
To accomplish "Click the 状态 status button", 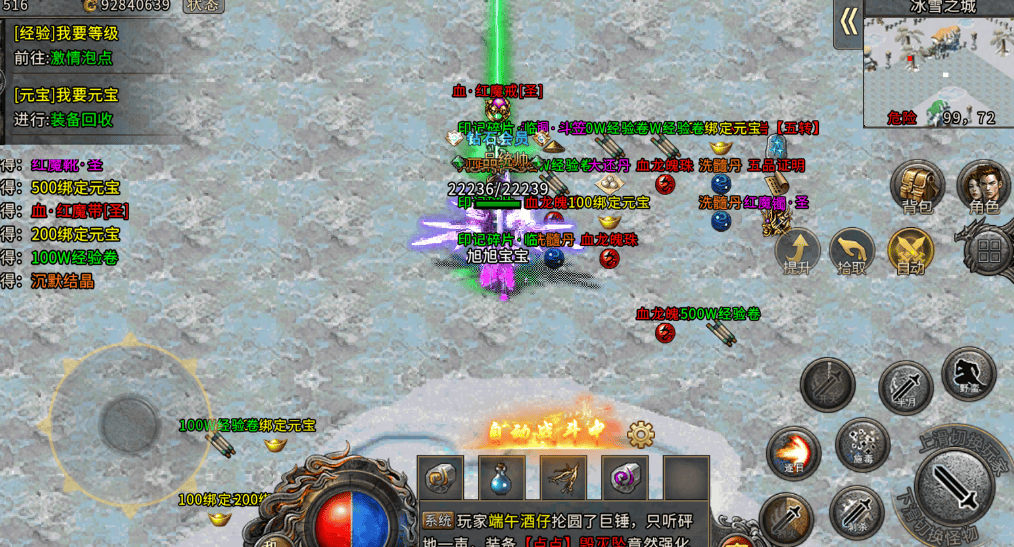I will tap(203, 5).
